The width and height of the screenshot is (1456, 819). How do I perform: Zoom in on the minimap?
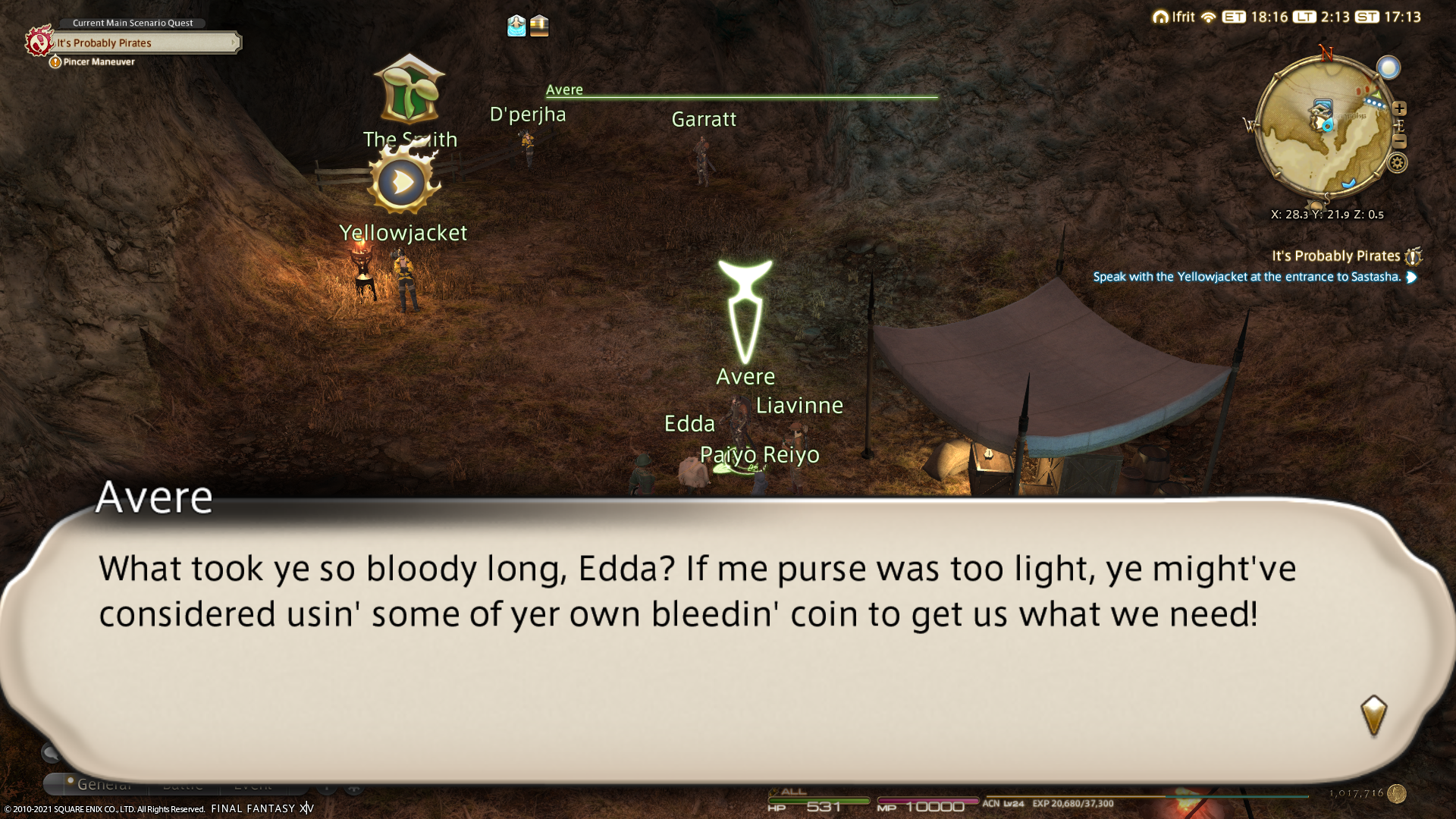[1399, 108]
